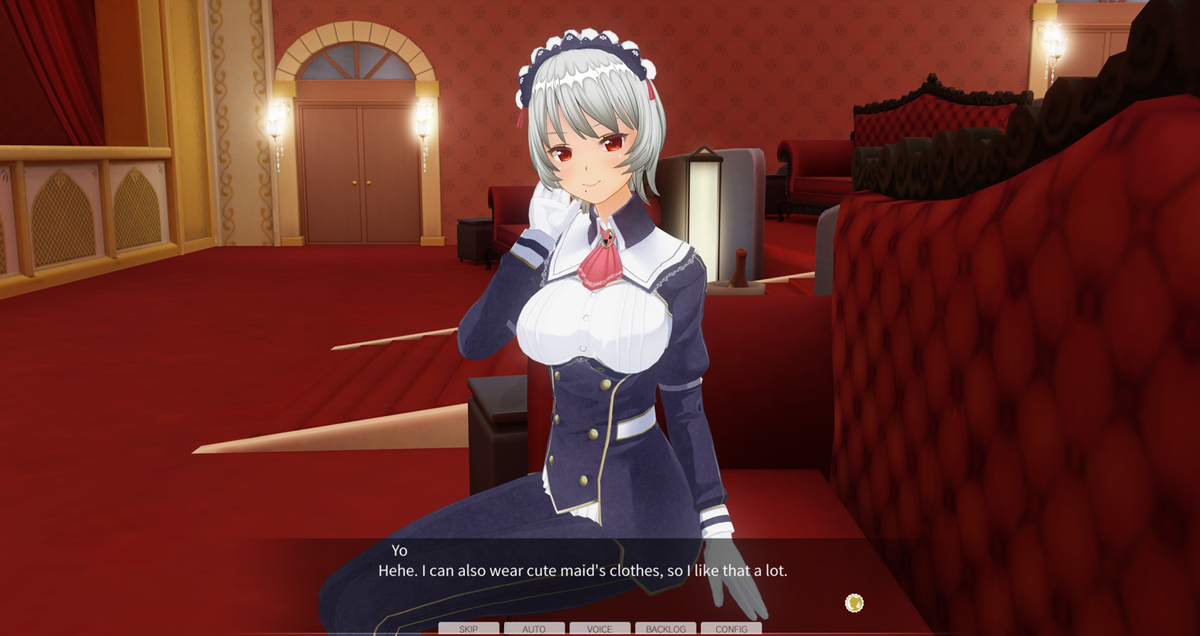
Task: Open the BACKLOG of past dialogue
Action: point(665,629)
